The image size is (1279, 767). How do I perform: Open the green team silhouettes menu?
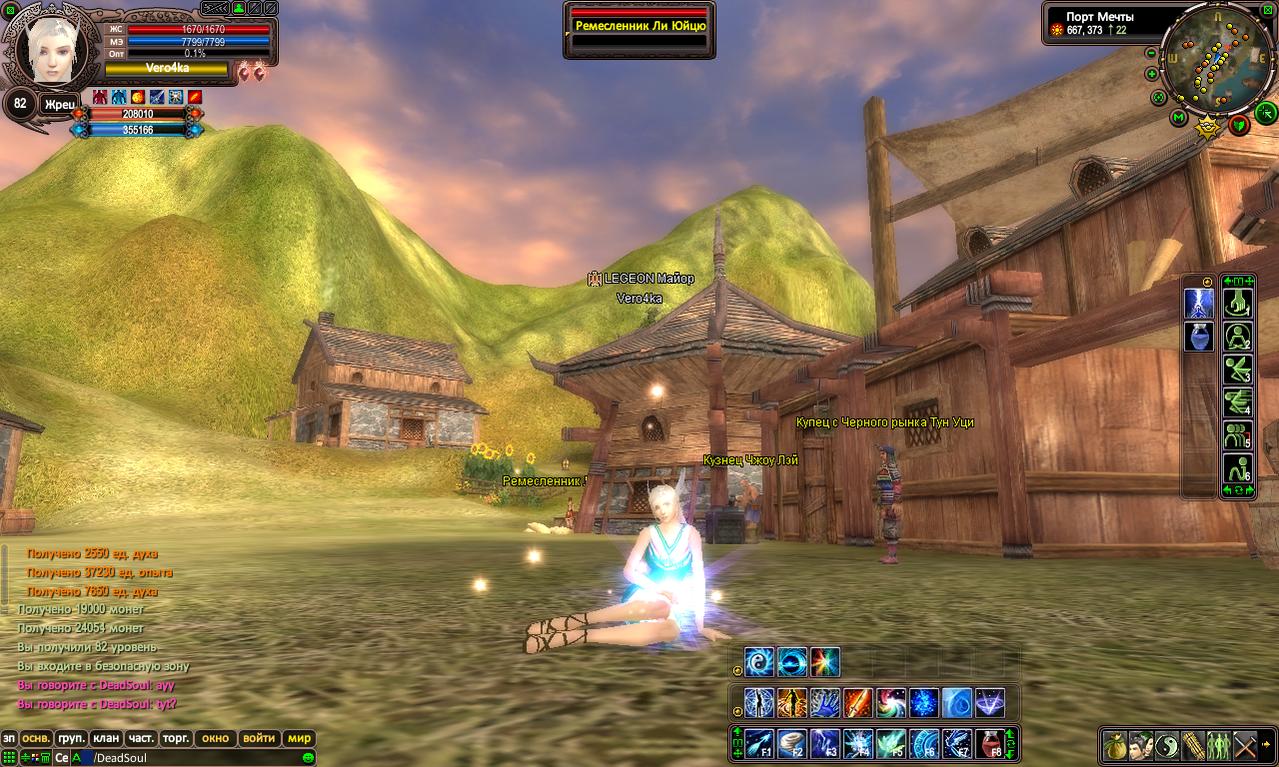coord(1219,745)
